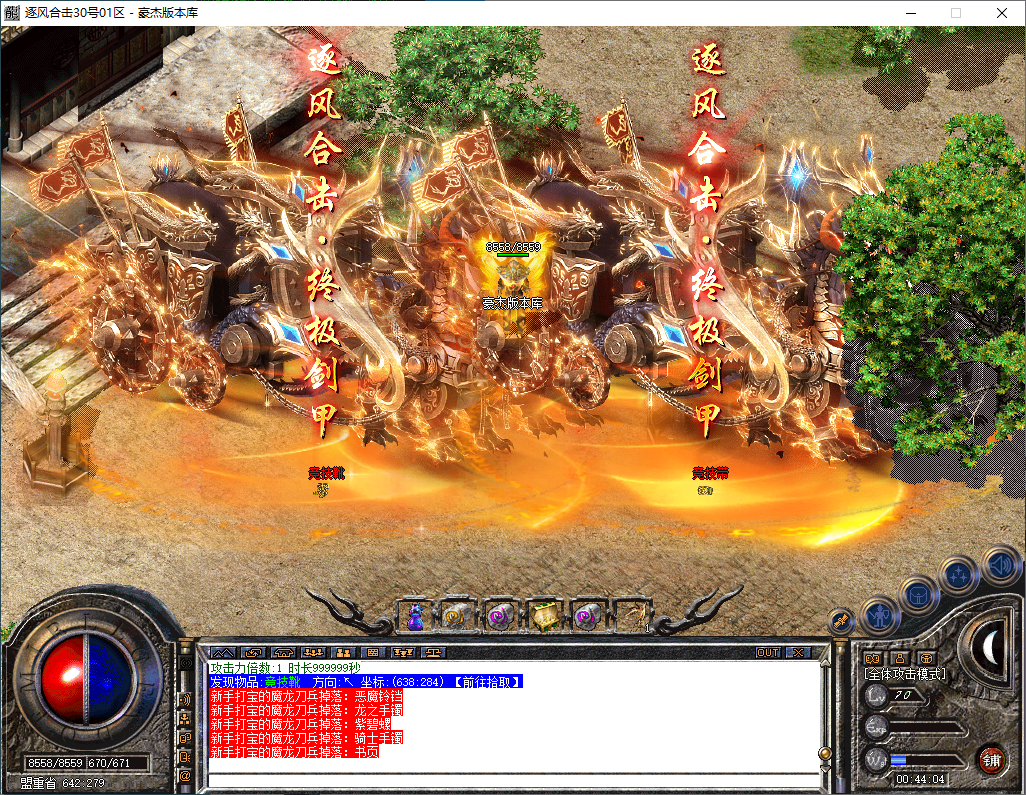Open the red 铺 shop button

pos(991,759)
